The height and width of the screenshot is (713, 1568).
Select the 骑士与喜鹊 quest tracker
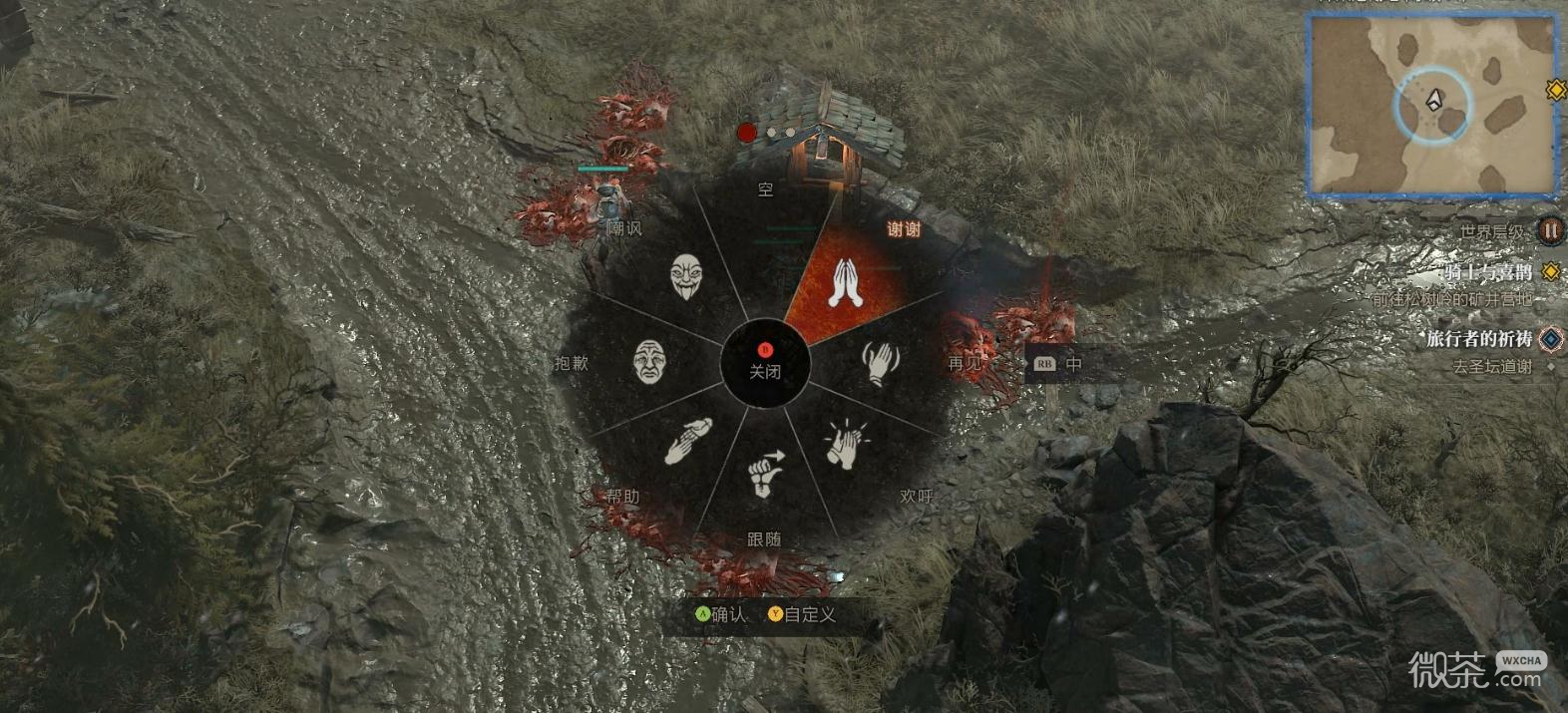click(x=1487, y=272)
